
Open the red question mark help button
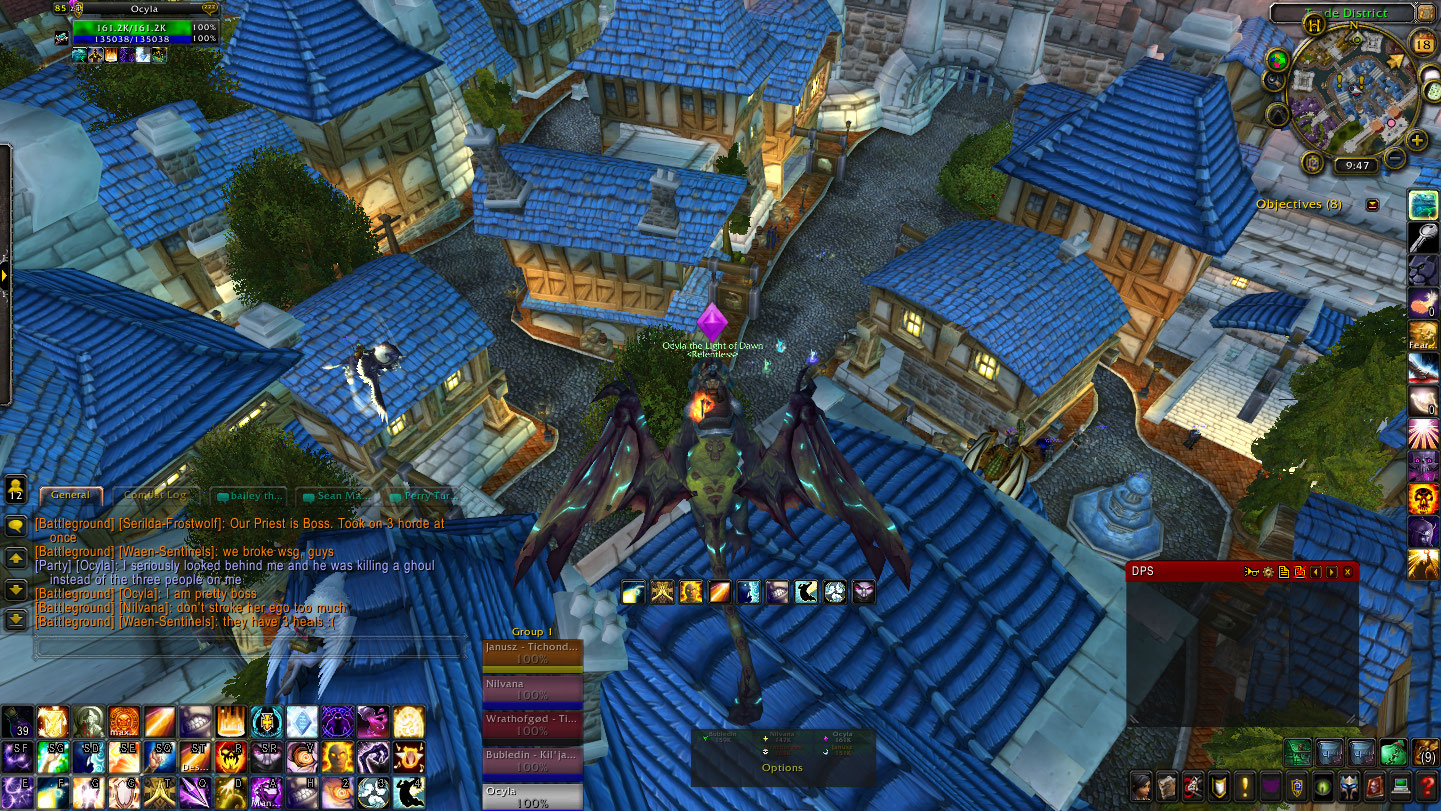coord(1426,786)
